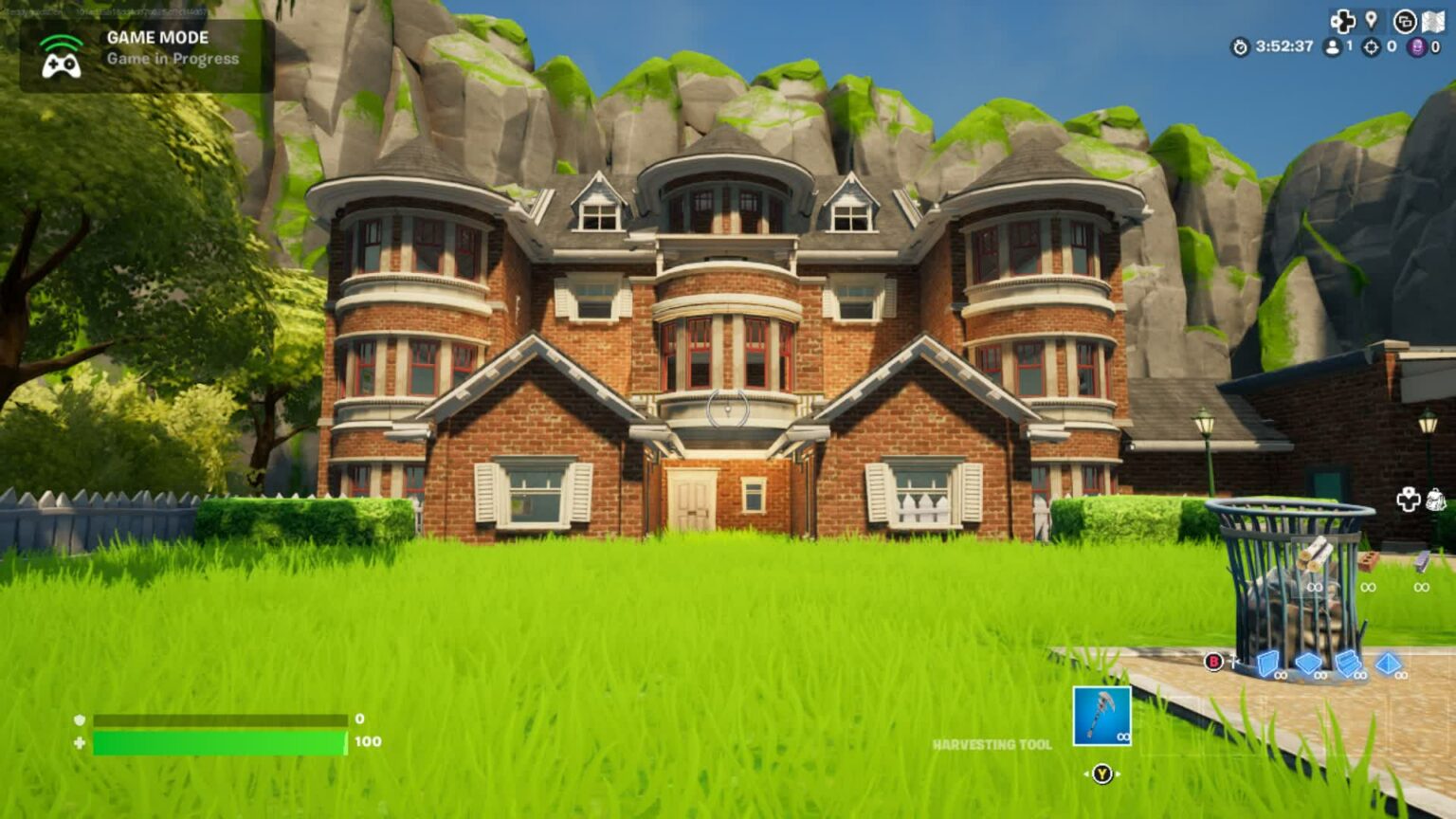Click the purple skull eliminations icon
Viewport: 1456px width, 819px height.
1415,47
